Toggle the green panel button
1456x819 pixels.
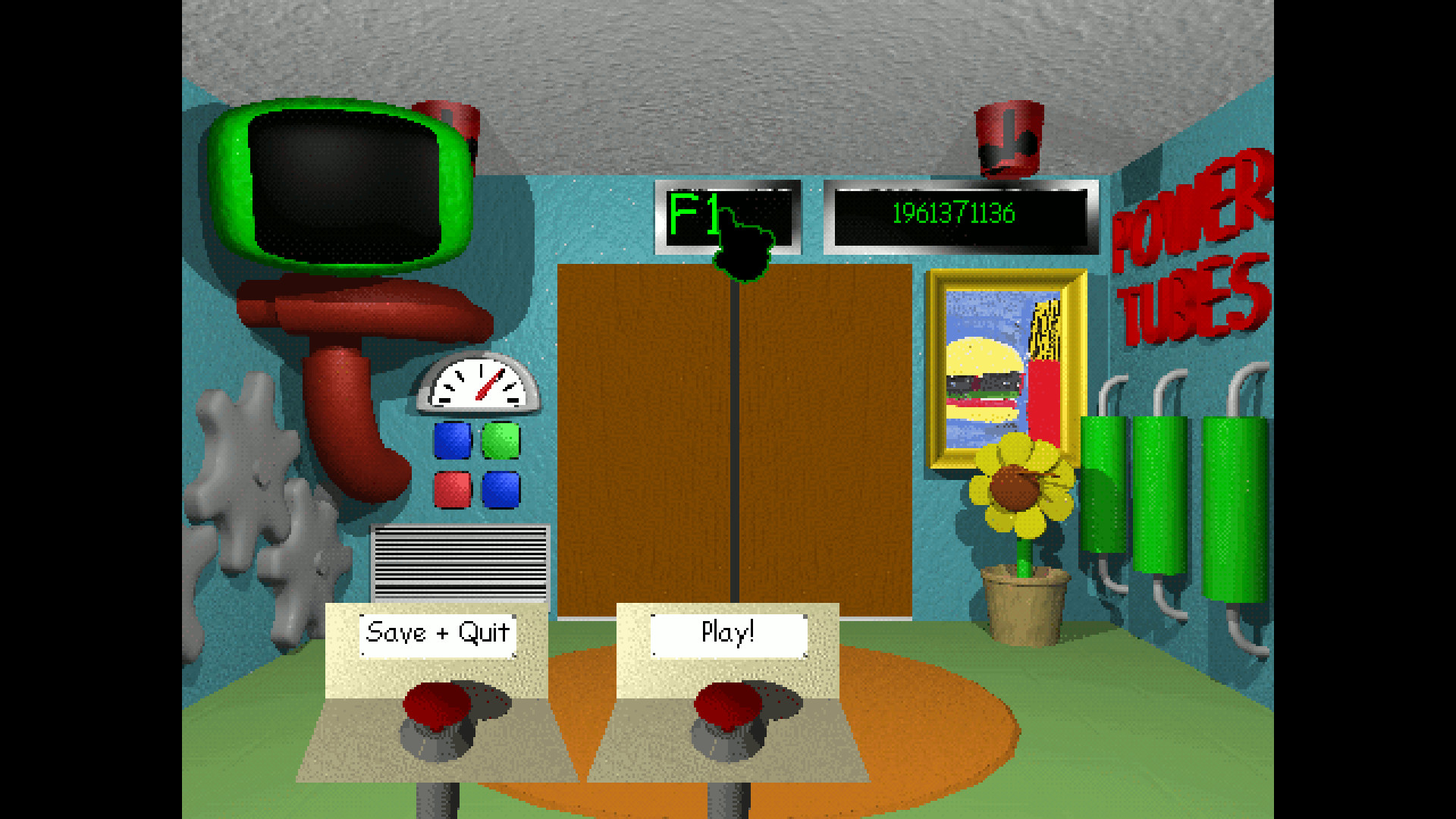point(500,440)
